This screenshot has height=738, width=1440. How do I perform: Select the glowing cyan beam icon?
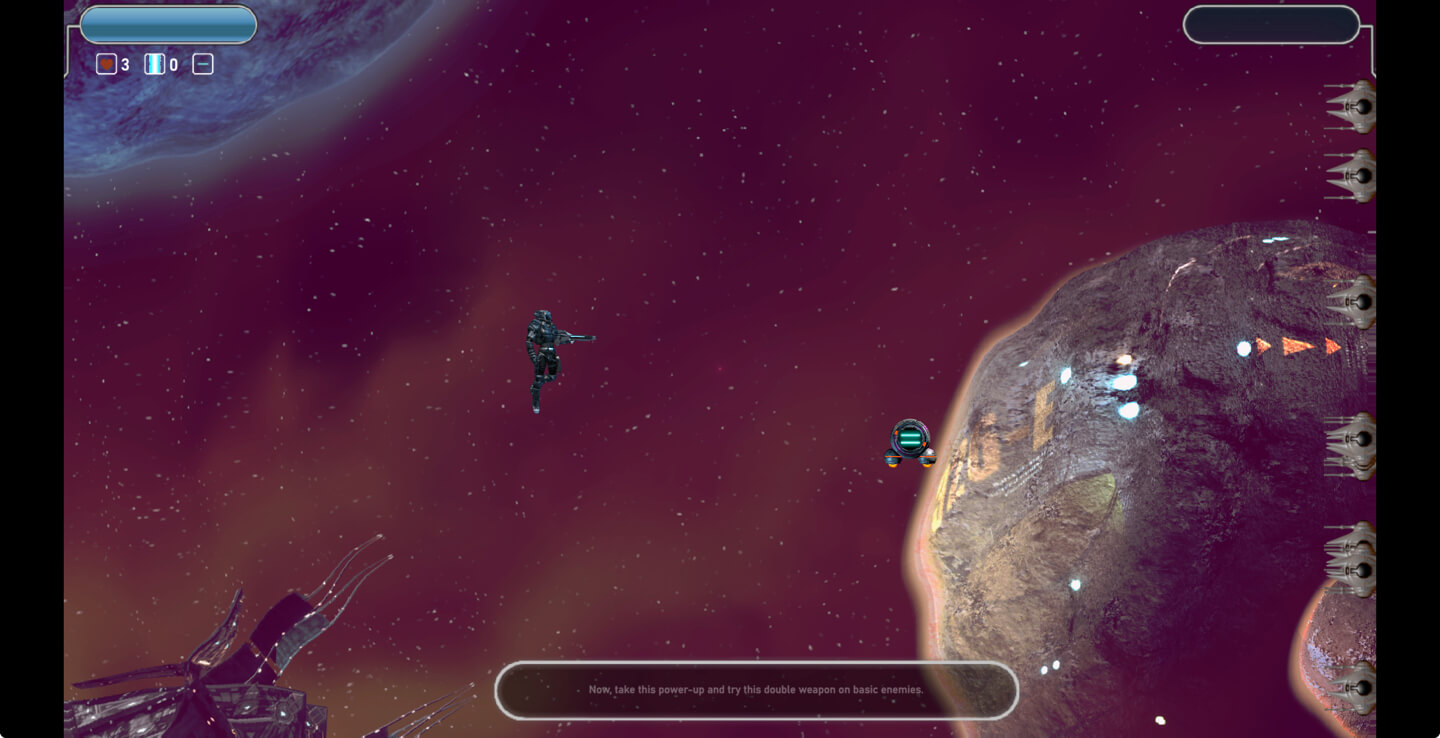[155, 65]
